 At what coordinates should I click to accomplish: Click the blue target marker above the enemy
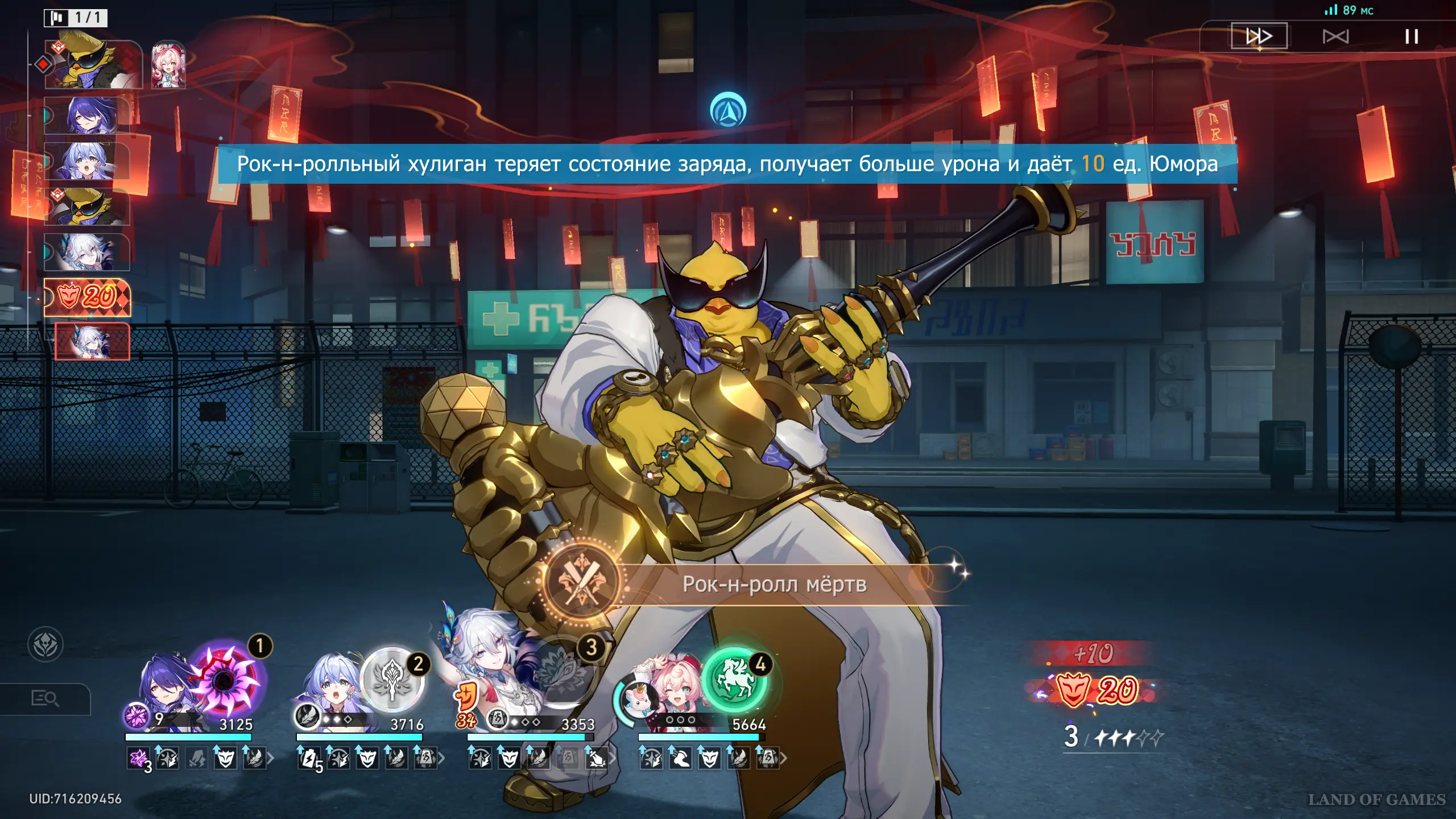(728, 110)
